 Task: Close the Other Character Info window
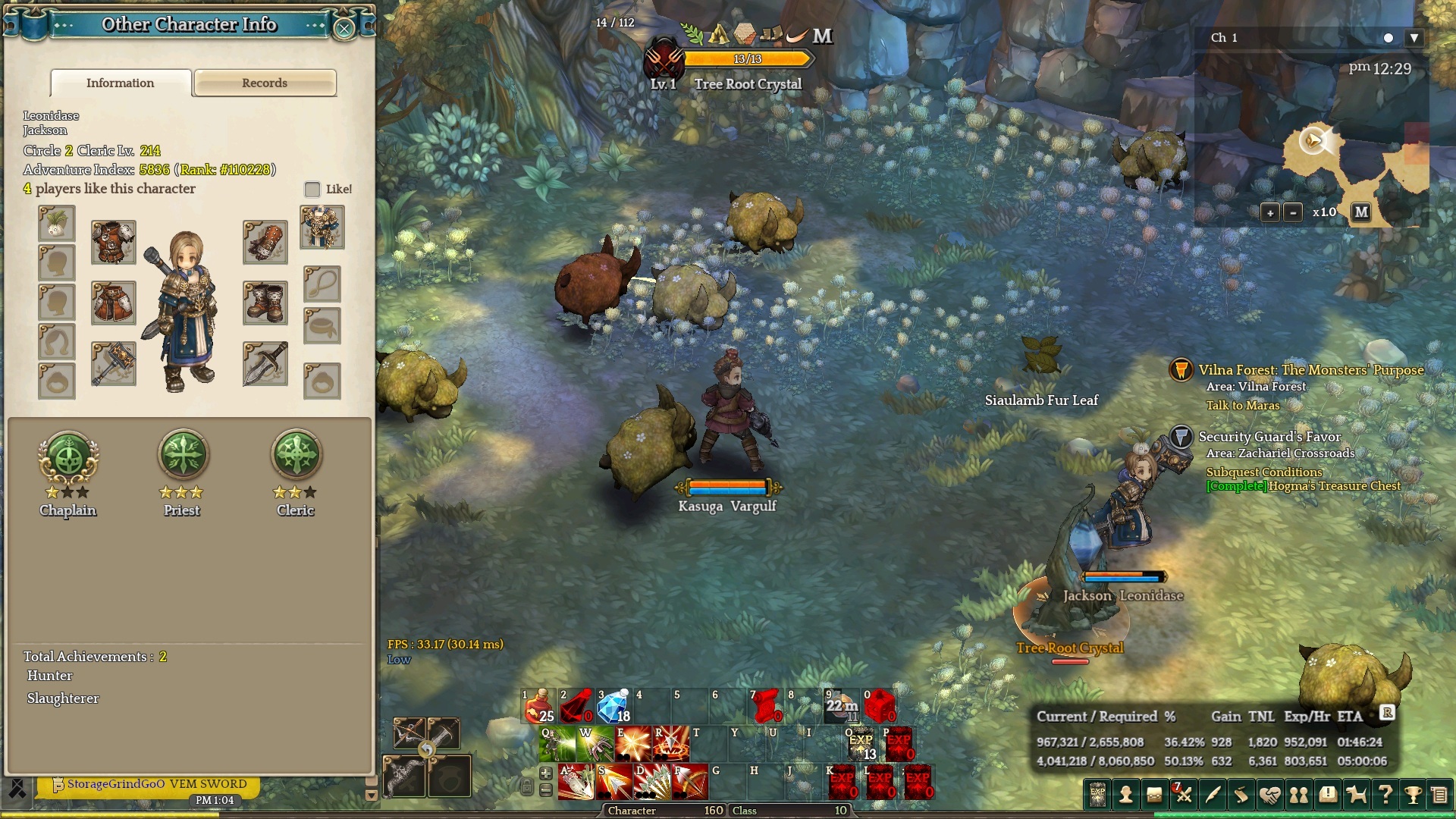click(344, 29)
